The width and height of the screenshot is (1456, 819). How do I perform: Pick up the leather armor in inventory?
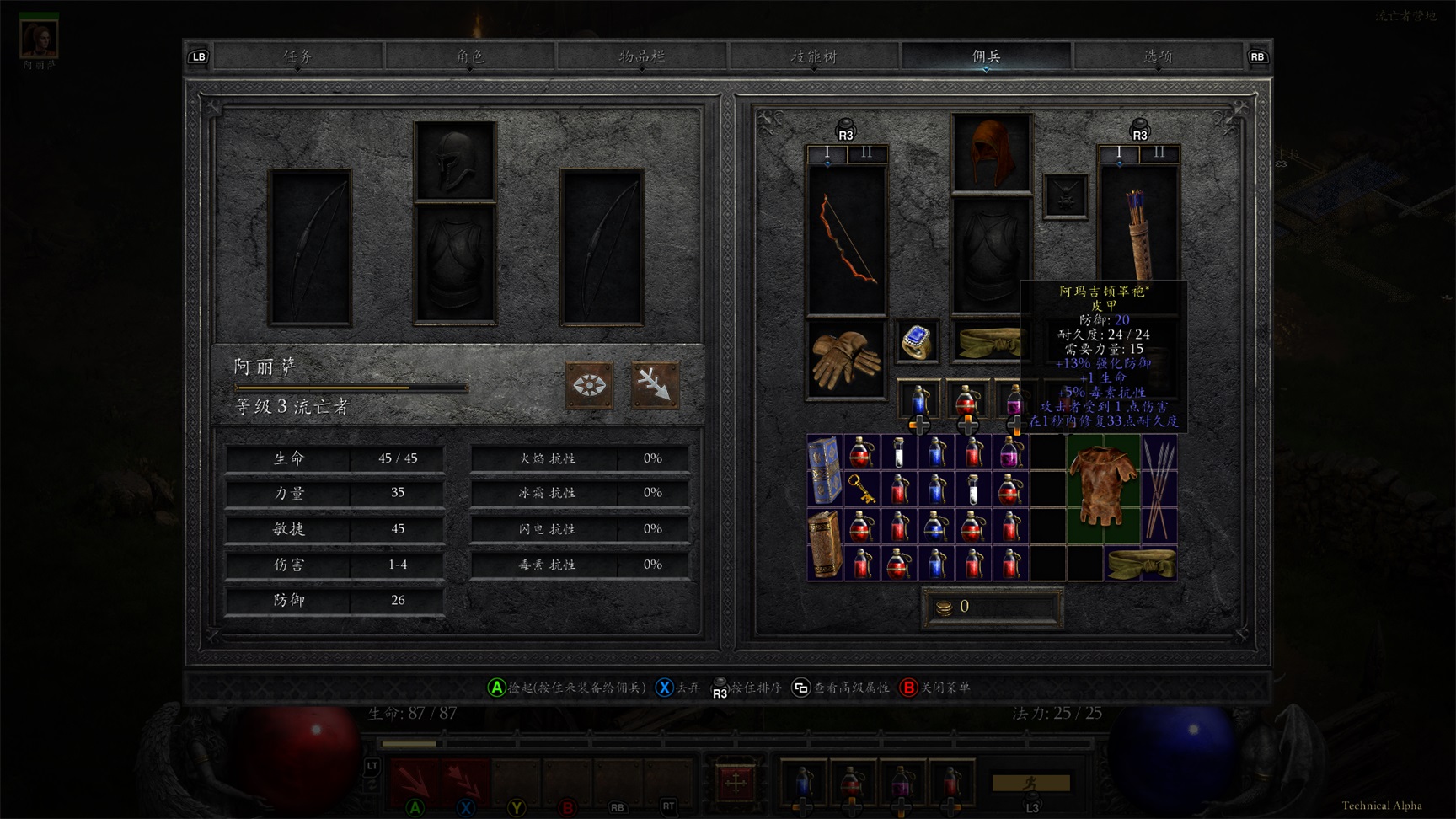click(1103, 489)
